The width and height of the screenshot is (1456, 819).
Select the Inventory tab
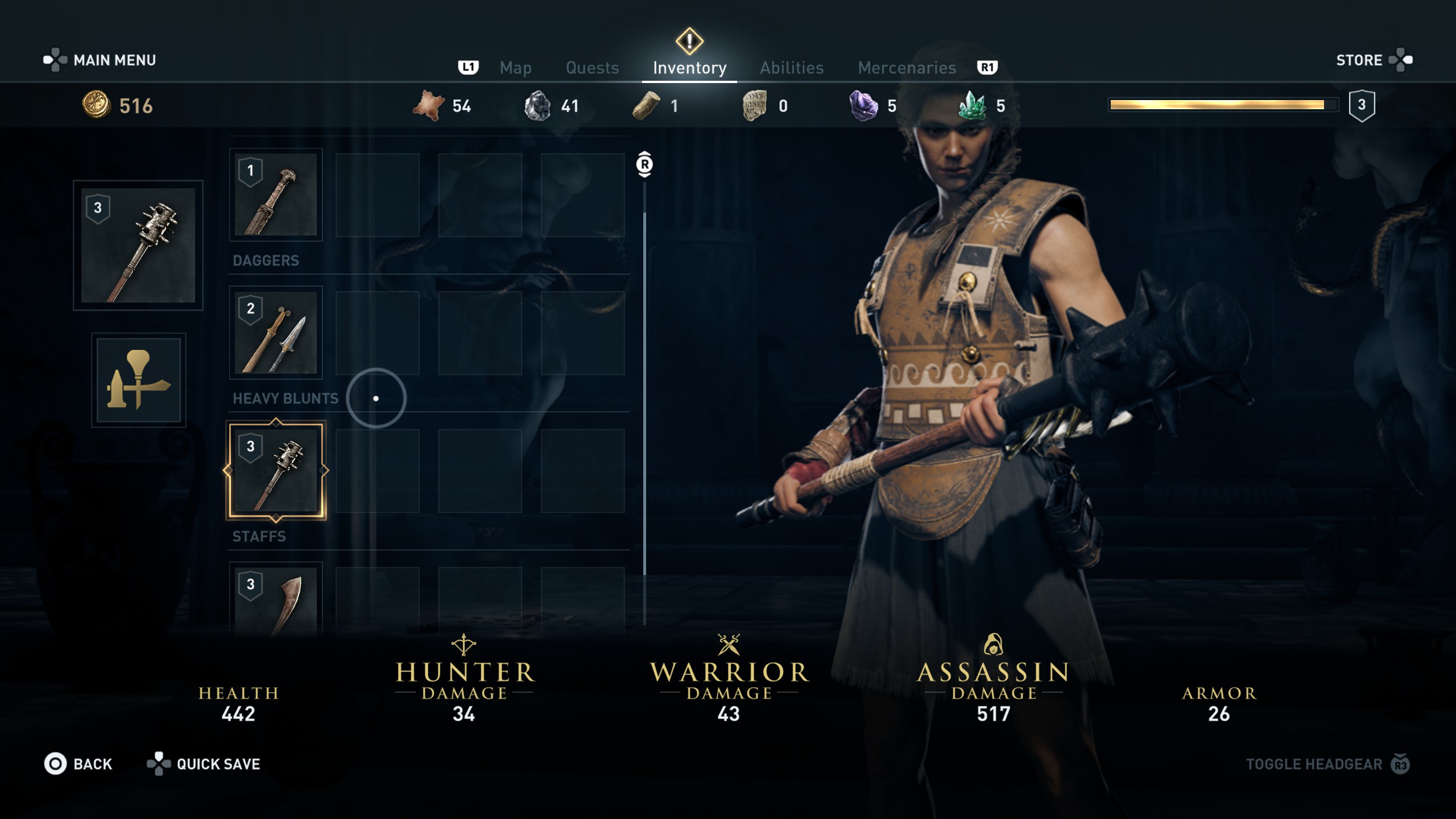pos(689,68)
